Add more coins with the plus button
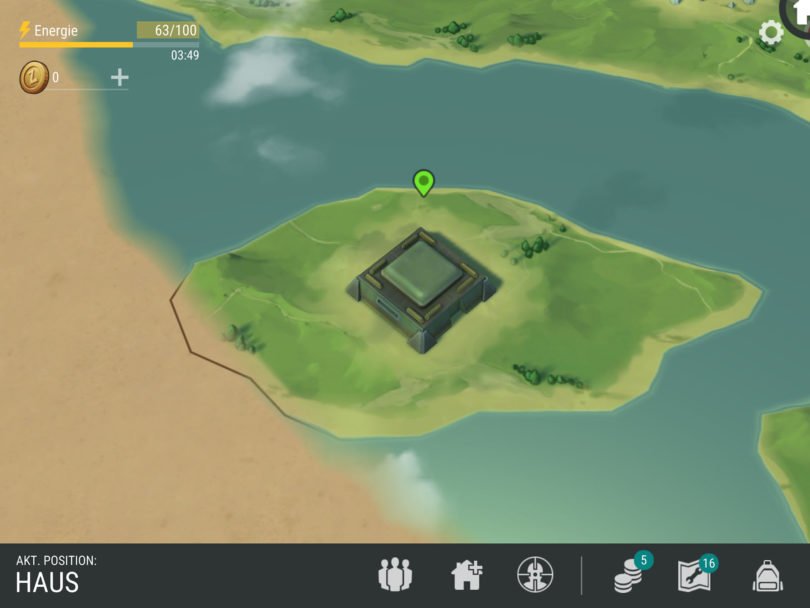 (119, 77)
